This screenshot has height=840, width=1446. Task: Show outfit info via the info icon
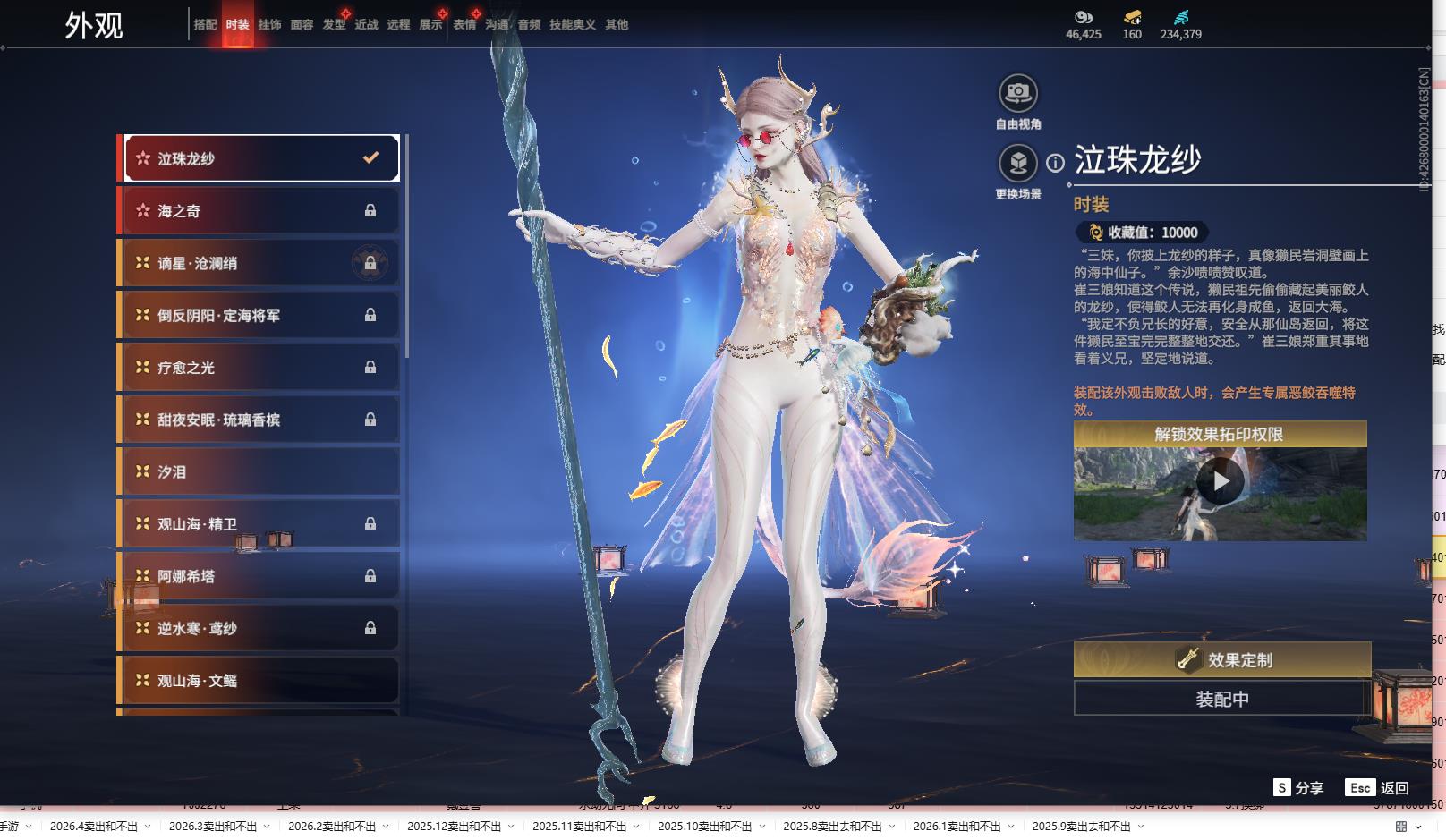point(1056,163)
